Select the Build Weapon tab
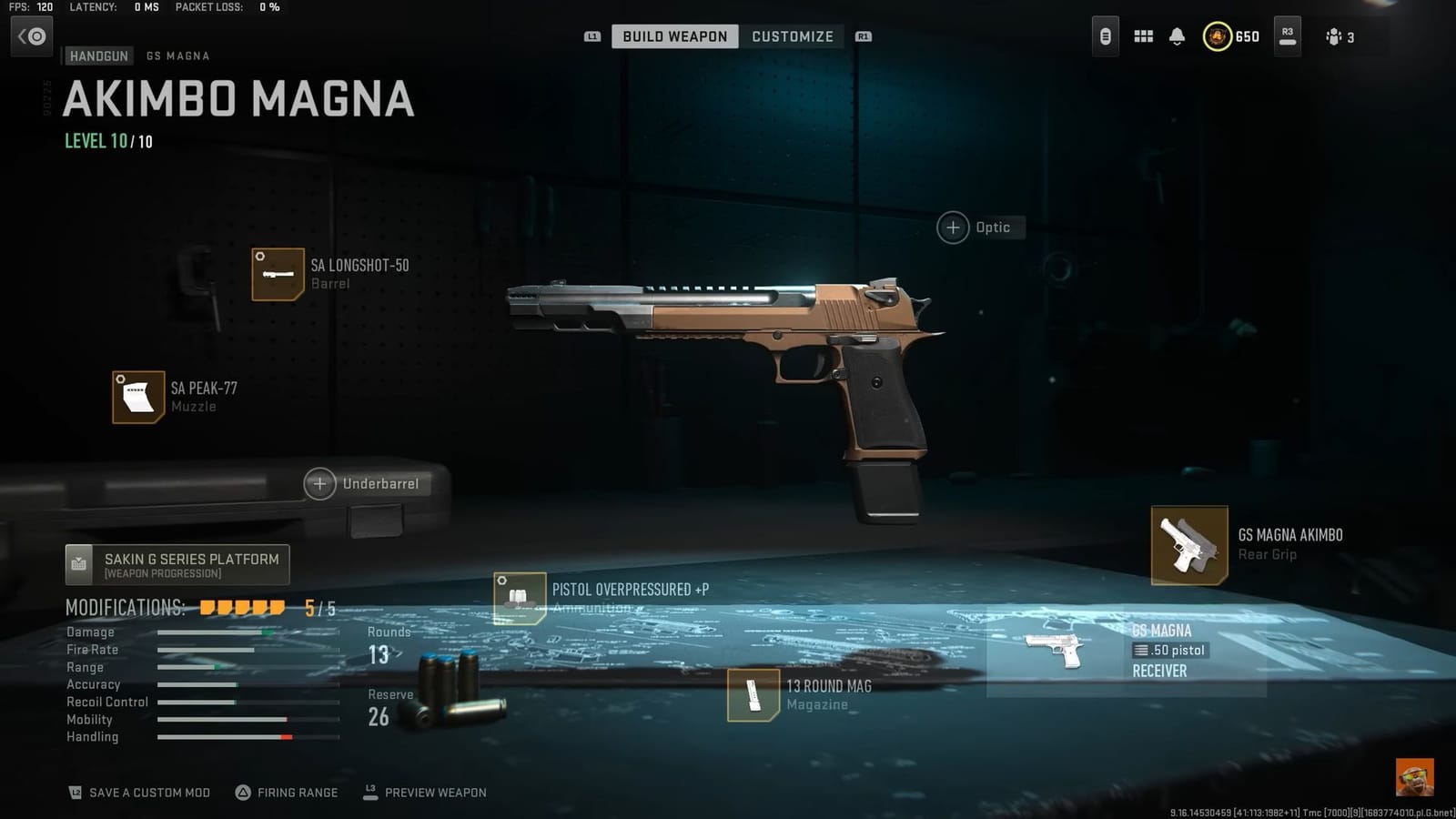This screenshot has height=819, width=1456. (x=674, y=36)
